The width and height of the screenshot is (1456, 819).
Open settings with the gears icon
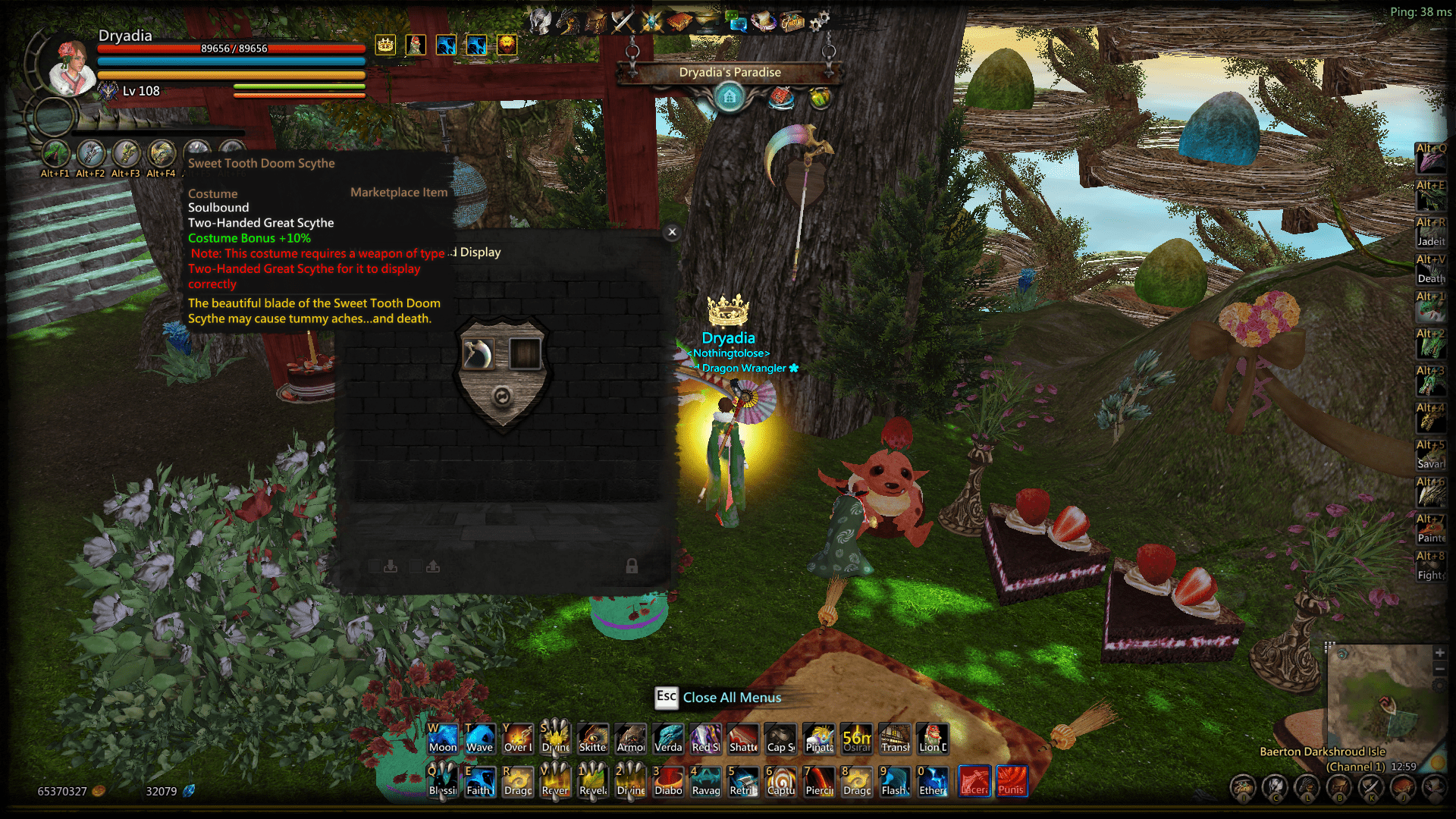pyautogui.click(x=819, y=21)
